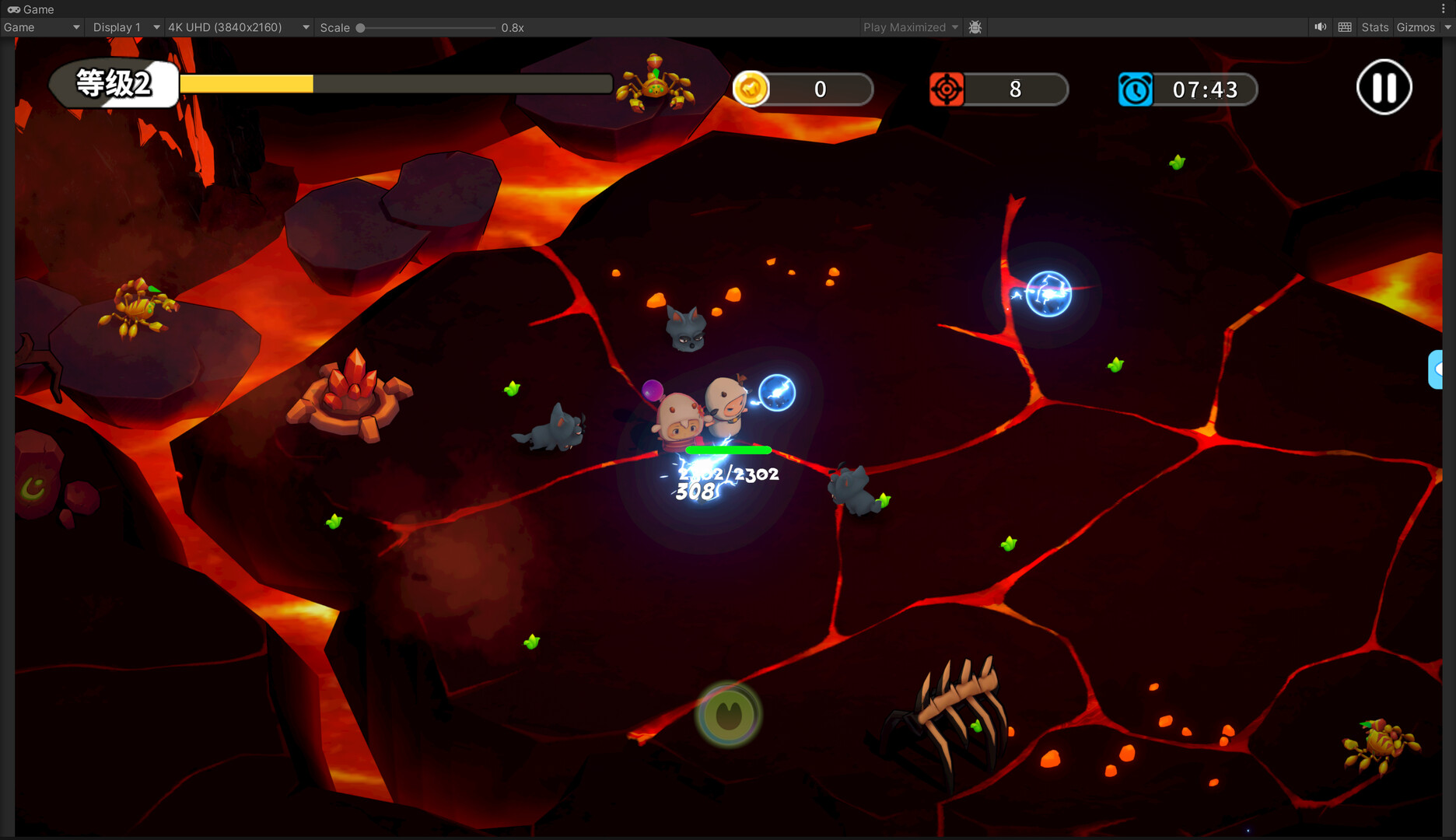Toggle the bug debug icon in toolbar
1456x840 pixels.
pyautogui.click(x=975, y=27)
